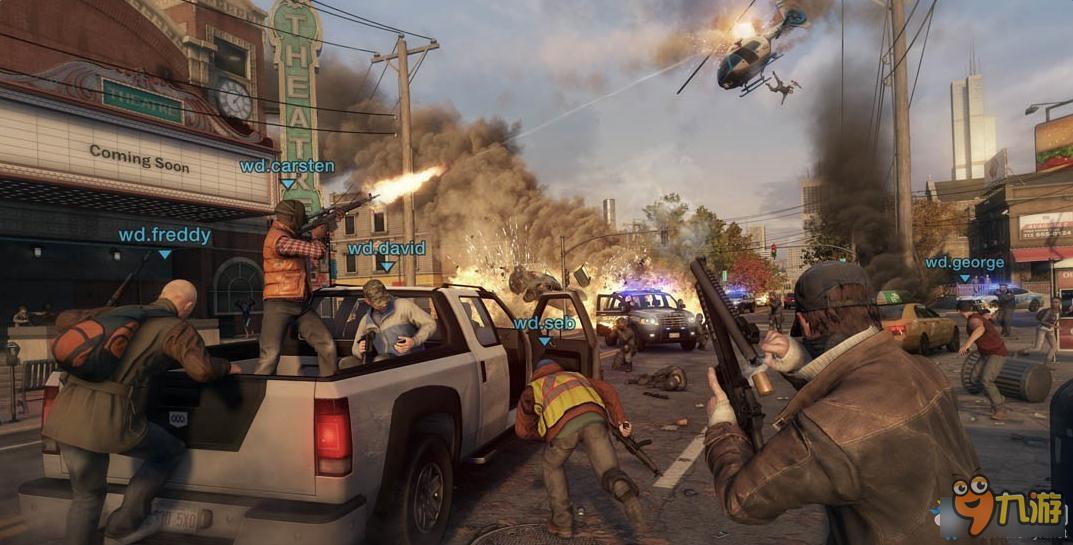Select the wd.carsten player name tag
The height and width of the screenshot is (545, 1073).
(x=287, y=166)
